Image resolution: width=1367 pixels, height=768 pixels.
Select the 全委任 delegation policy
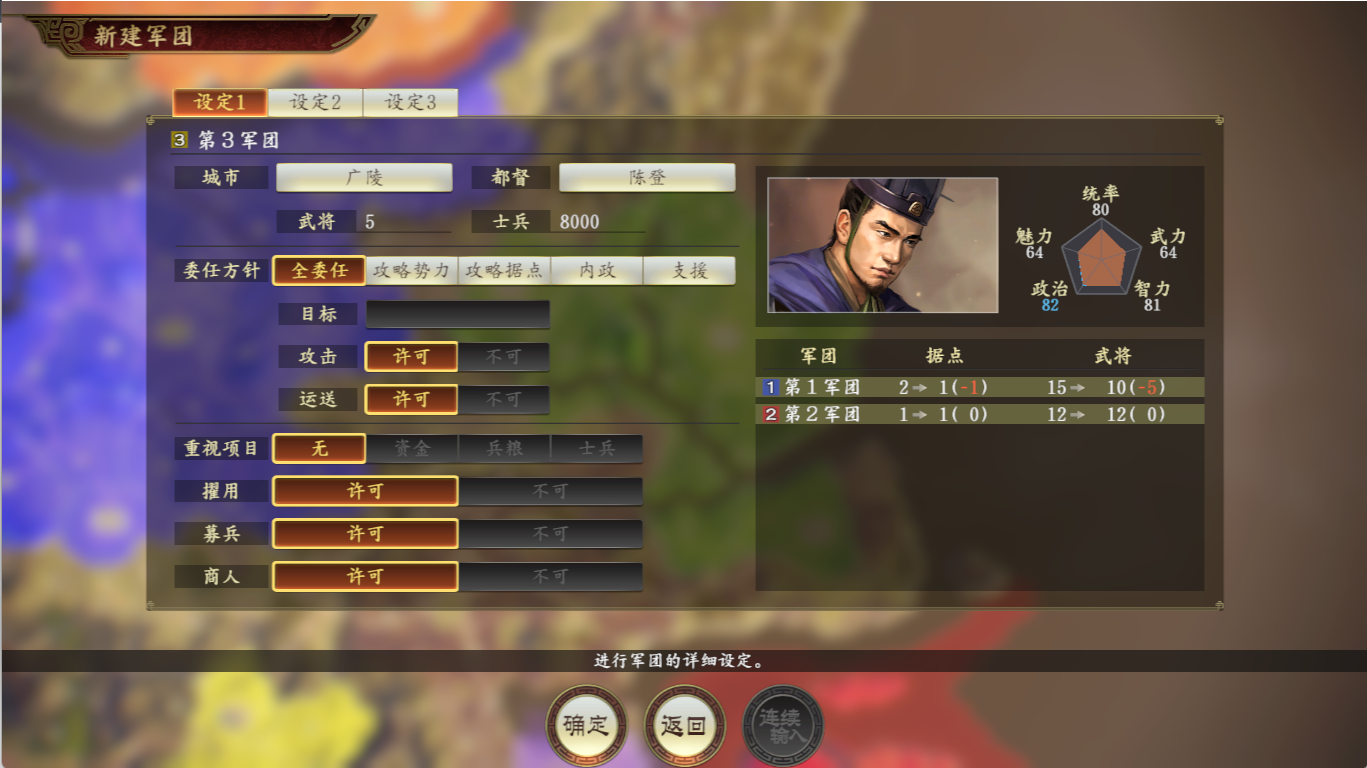click(x=320, y=270)
